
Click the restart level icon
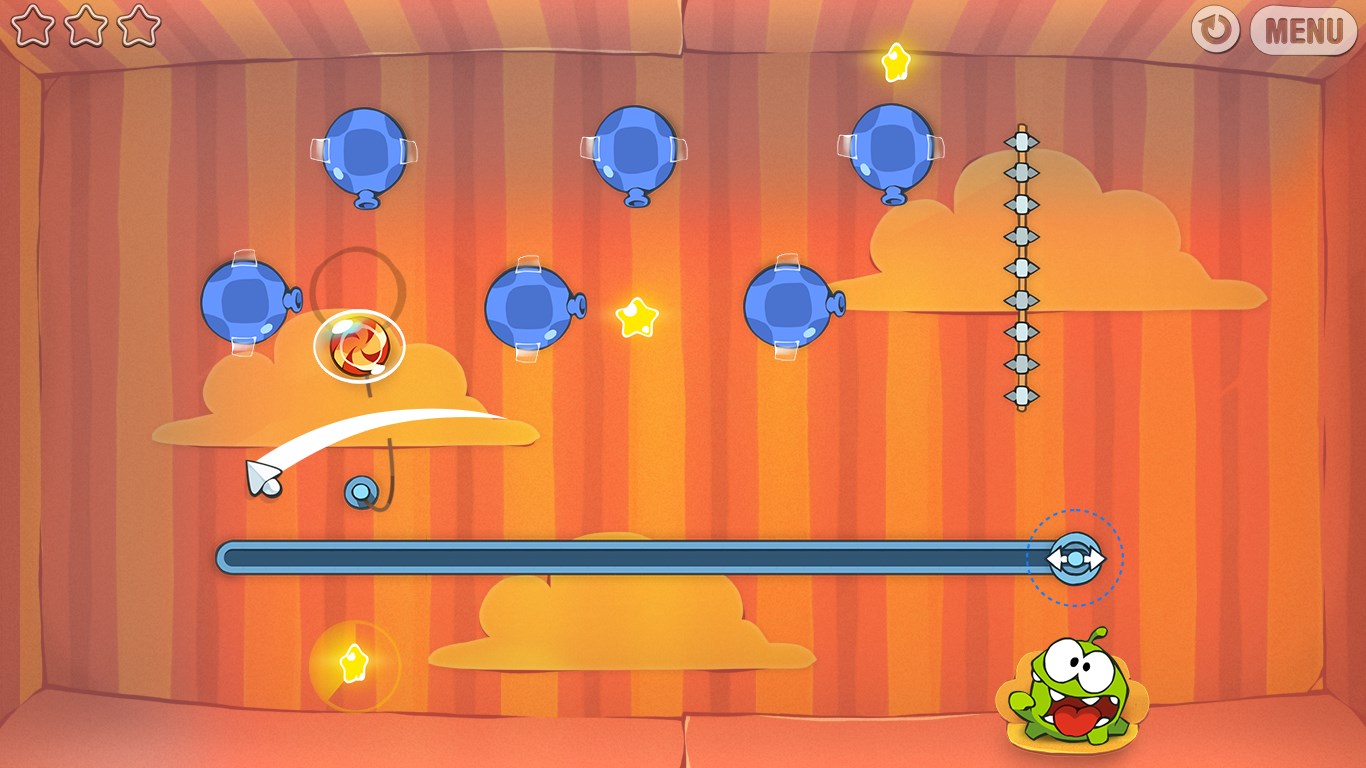[1218, 29]
